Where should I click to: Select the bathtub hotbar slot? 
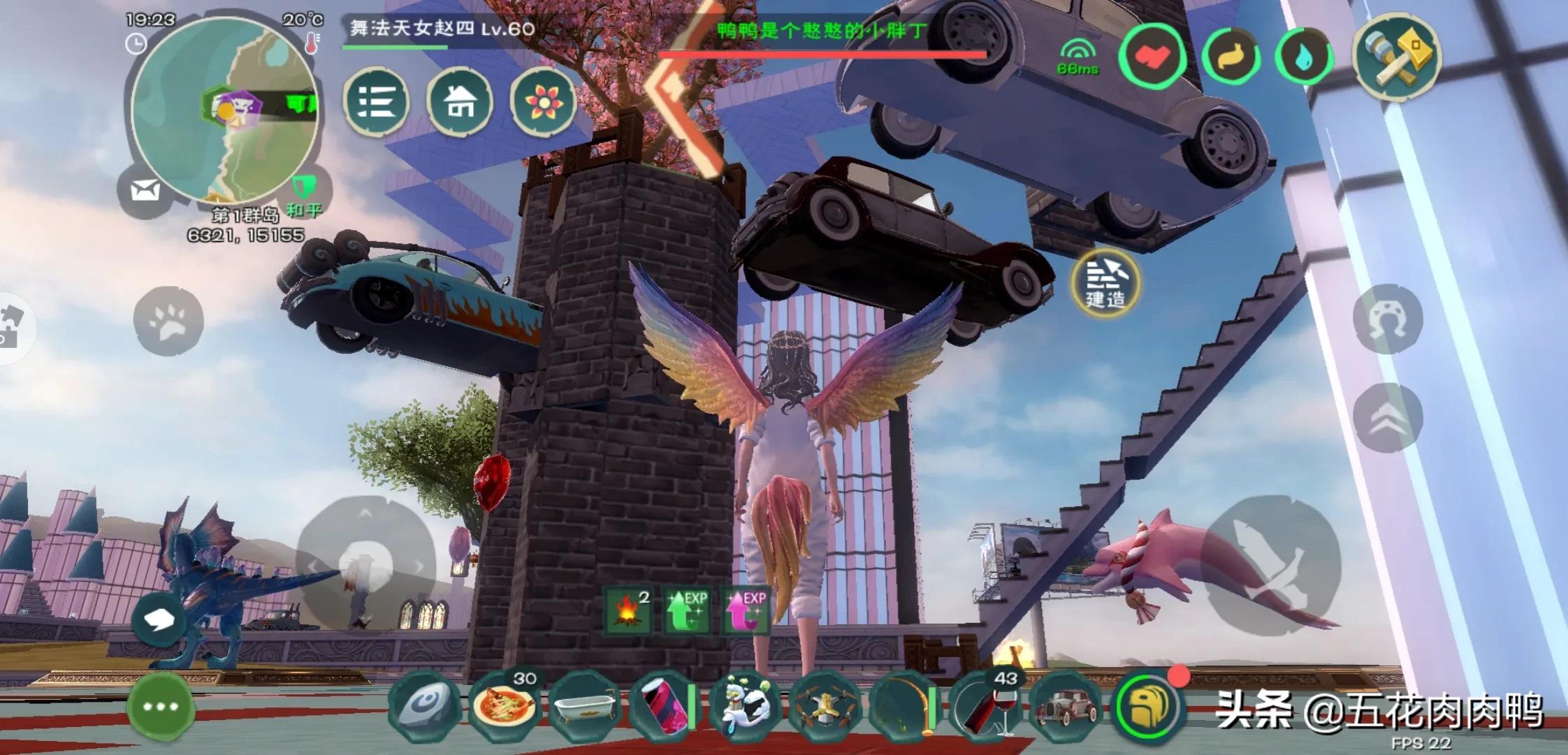(x=584, y=706)
